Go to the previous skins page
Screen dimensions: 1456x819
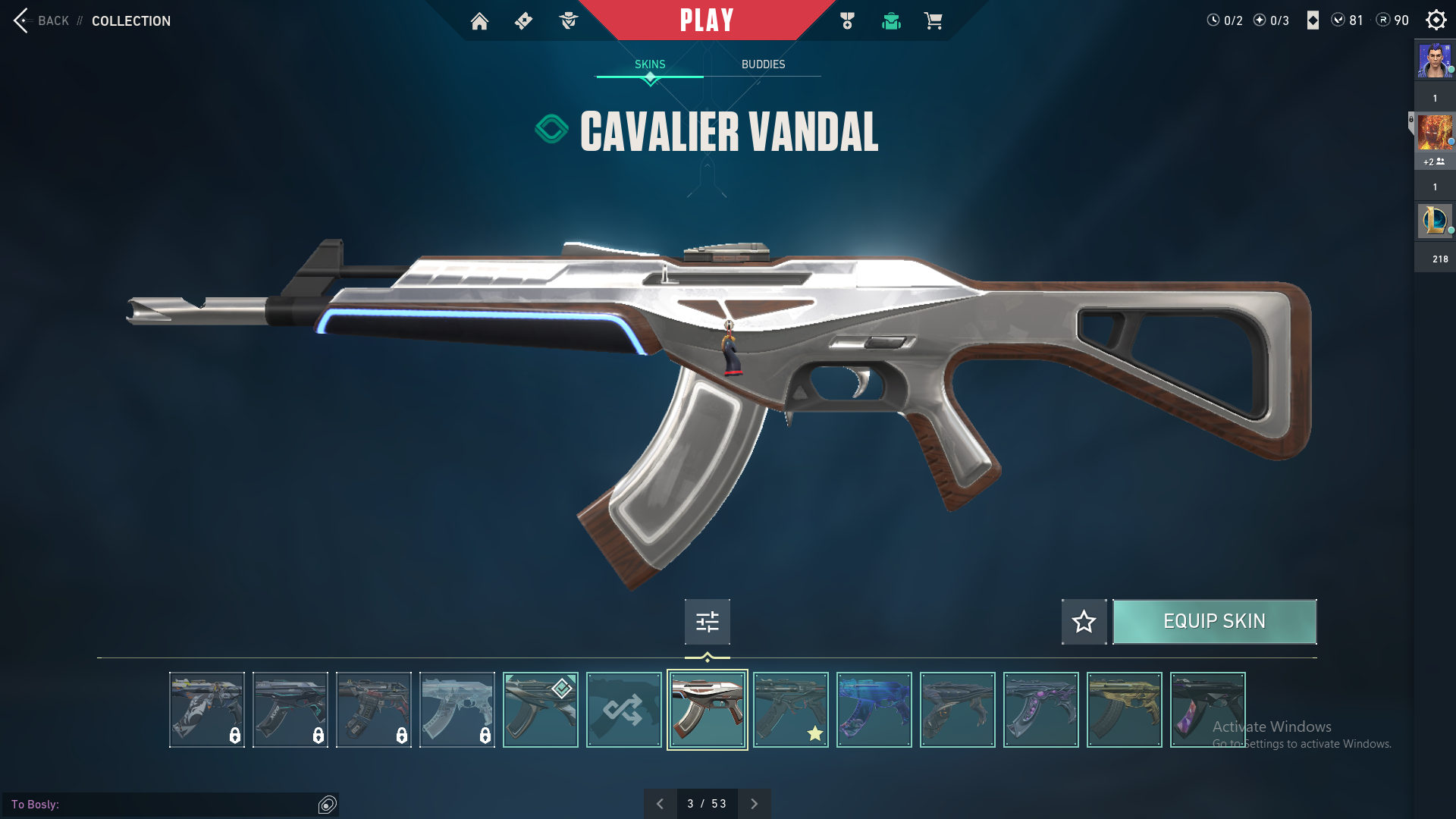660,804
